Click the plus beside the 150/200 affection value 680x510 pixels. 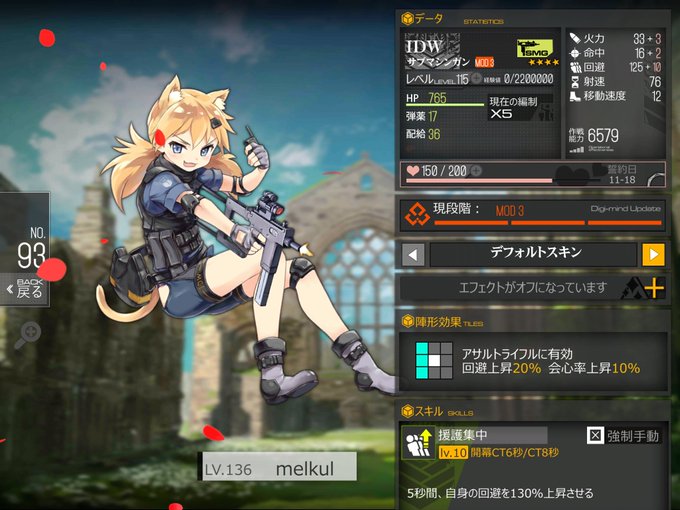476,171
